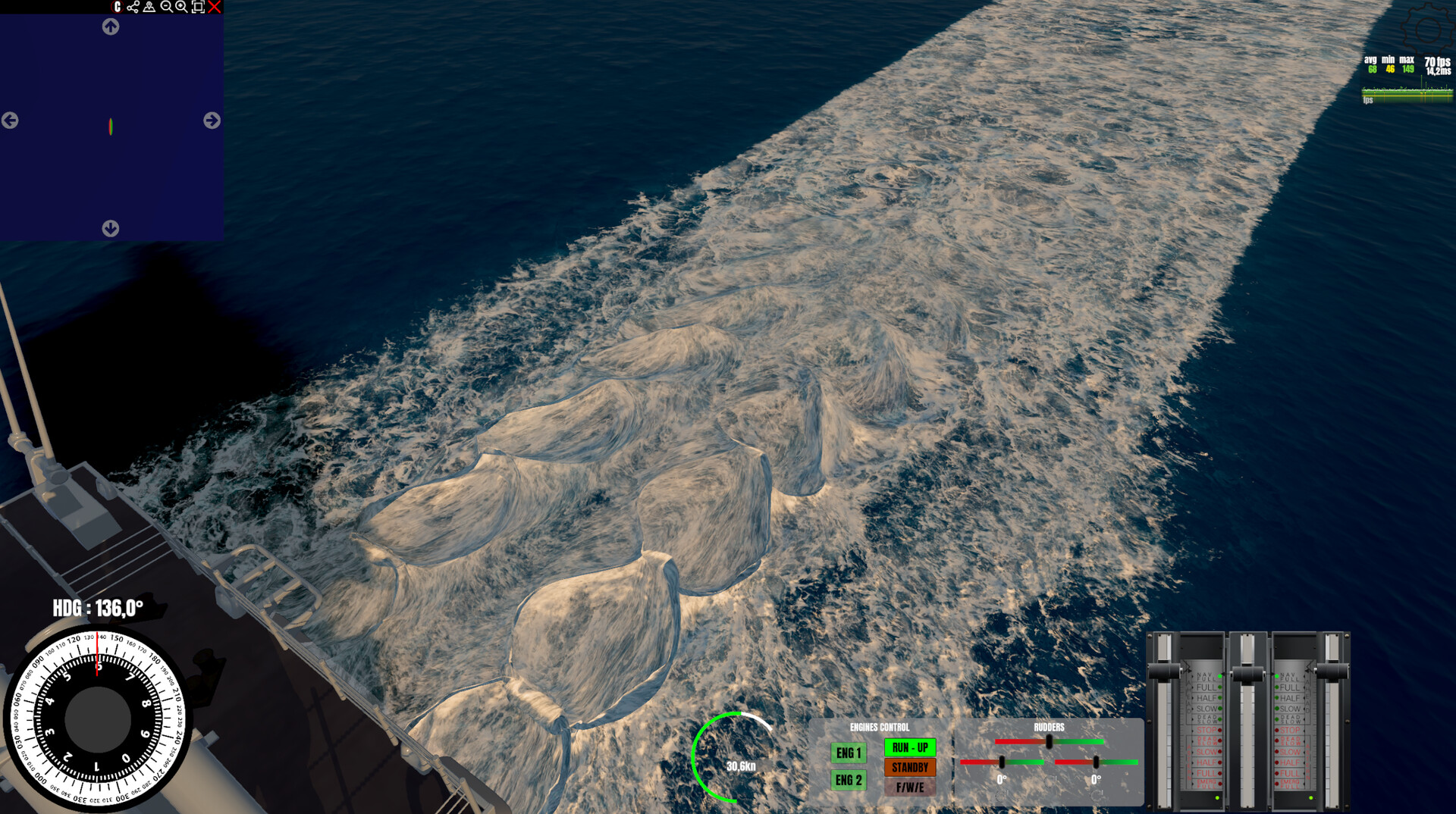The width and height of the screenshot is (1456, 814).
Task: Select the route plotting icon on the minimap
Action: 133,7
